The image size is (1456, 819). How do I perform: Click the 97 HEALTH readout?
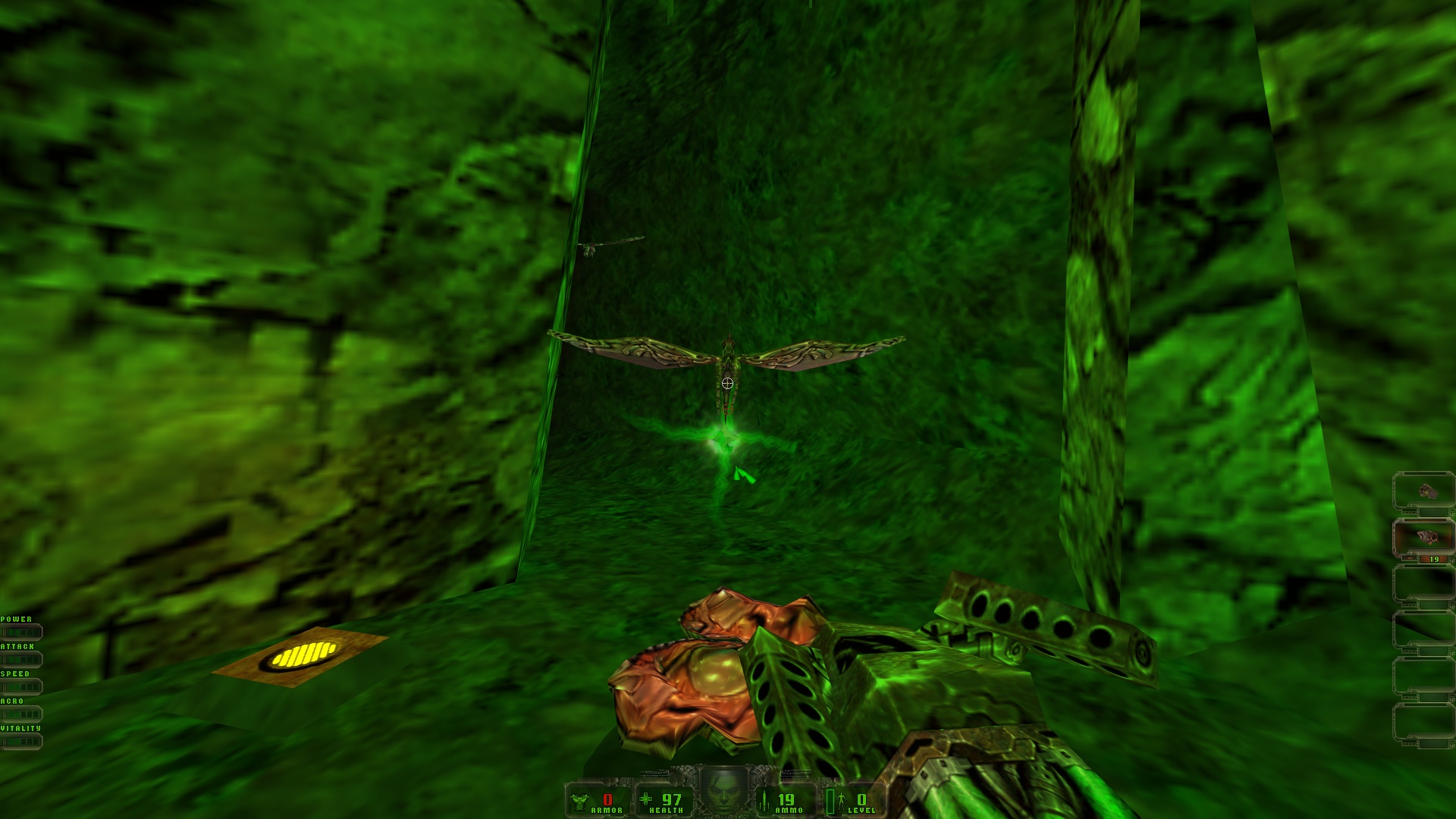(x=673, y=800)
